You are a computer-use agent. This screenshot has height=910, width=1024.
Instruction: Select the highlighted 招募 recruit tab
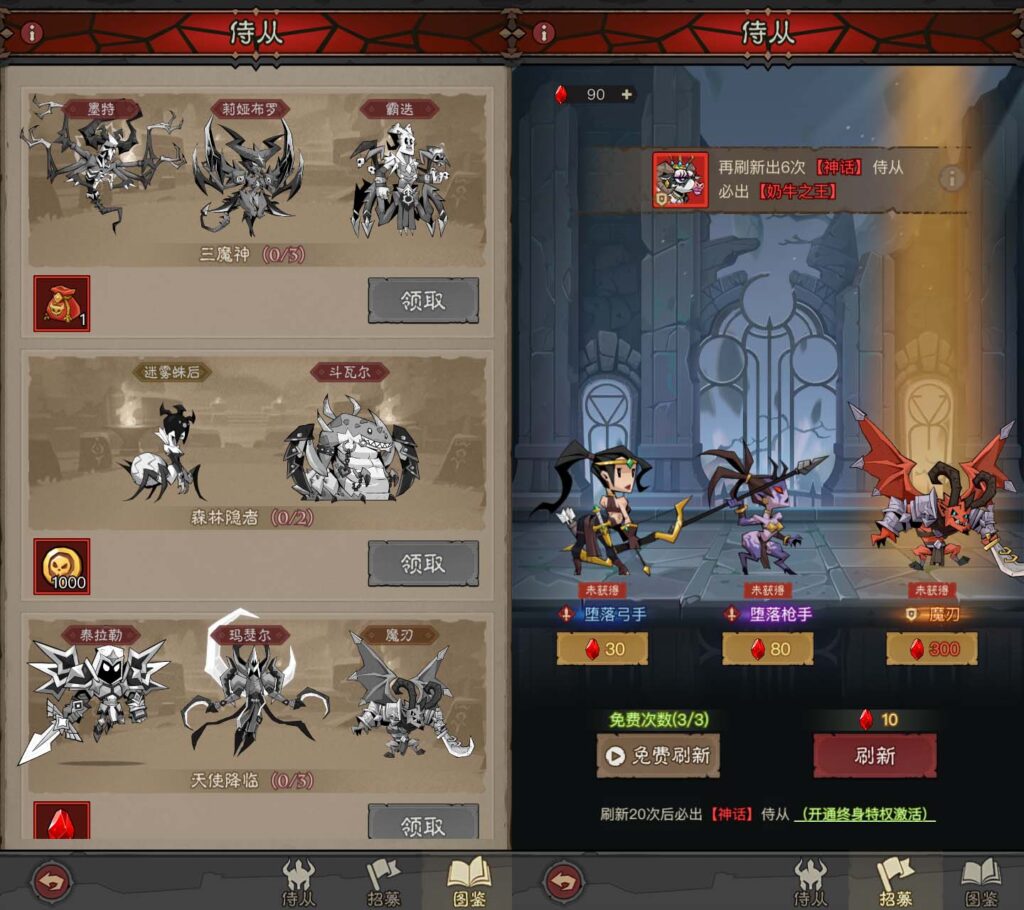pyautogui.click(x=896, y=880)
